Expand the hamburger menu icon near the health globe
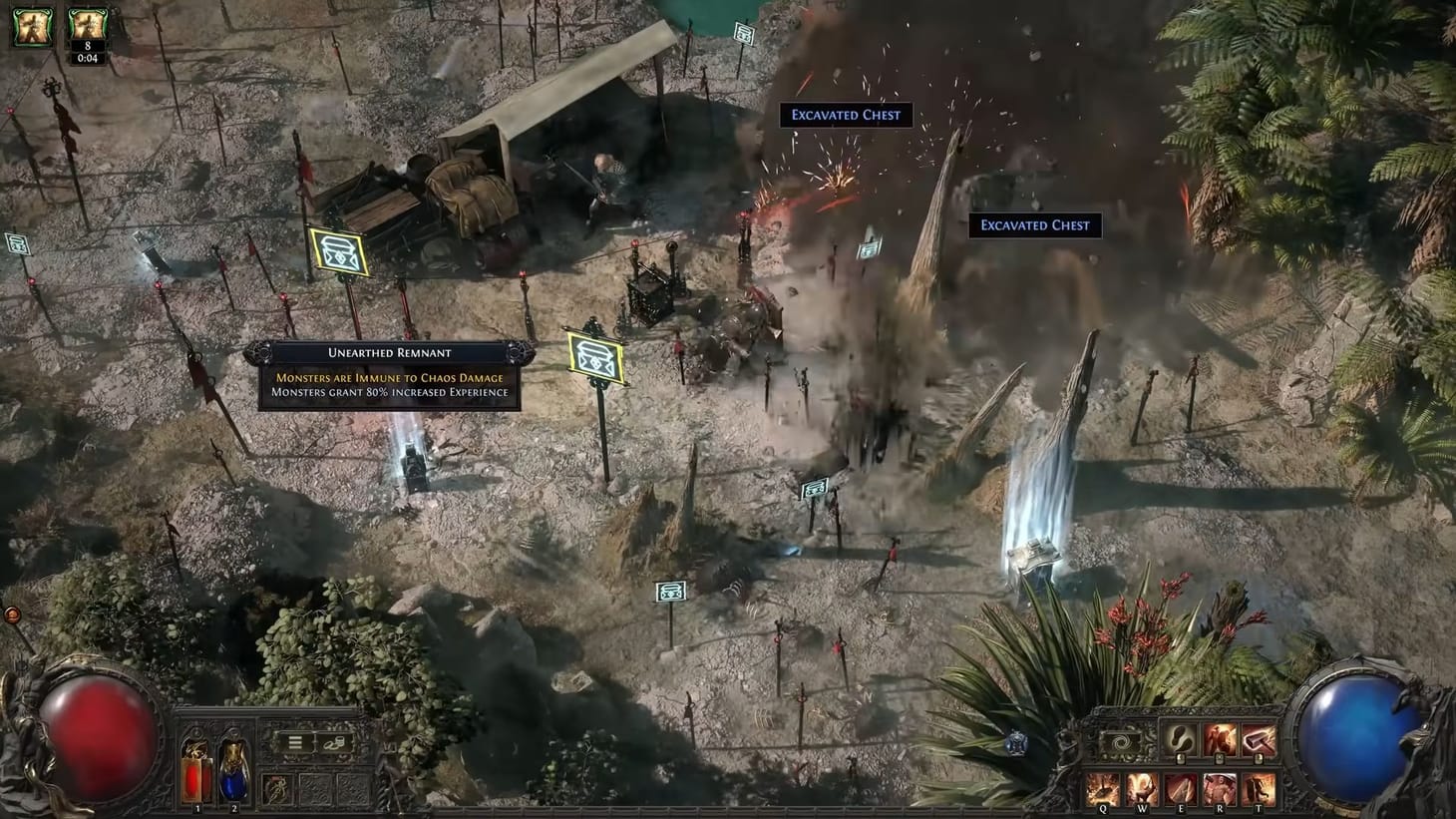Image resolution: width=1456 pixels, height=819 pixels. point(295,742)
